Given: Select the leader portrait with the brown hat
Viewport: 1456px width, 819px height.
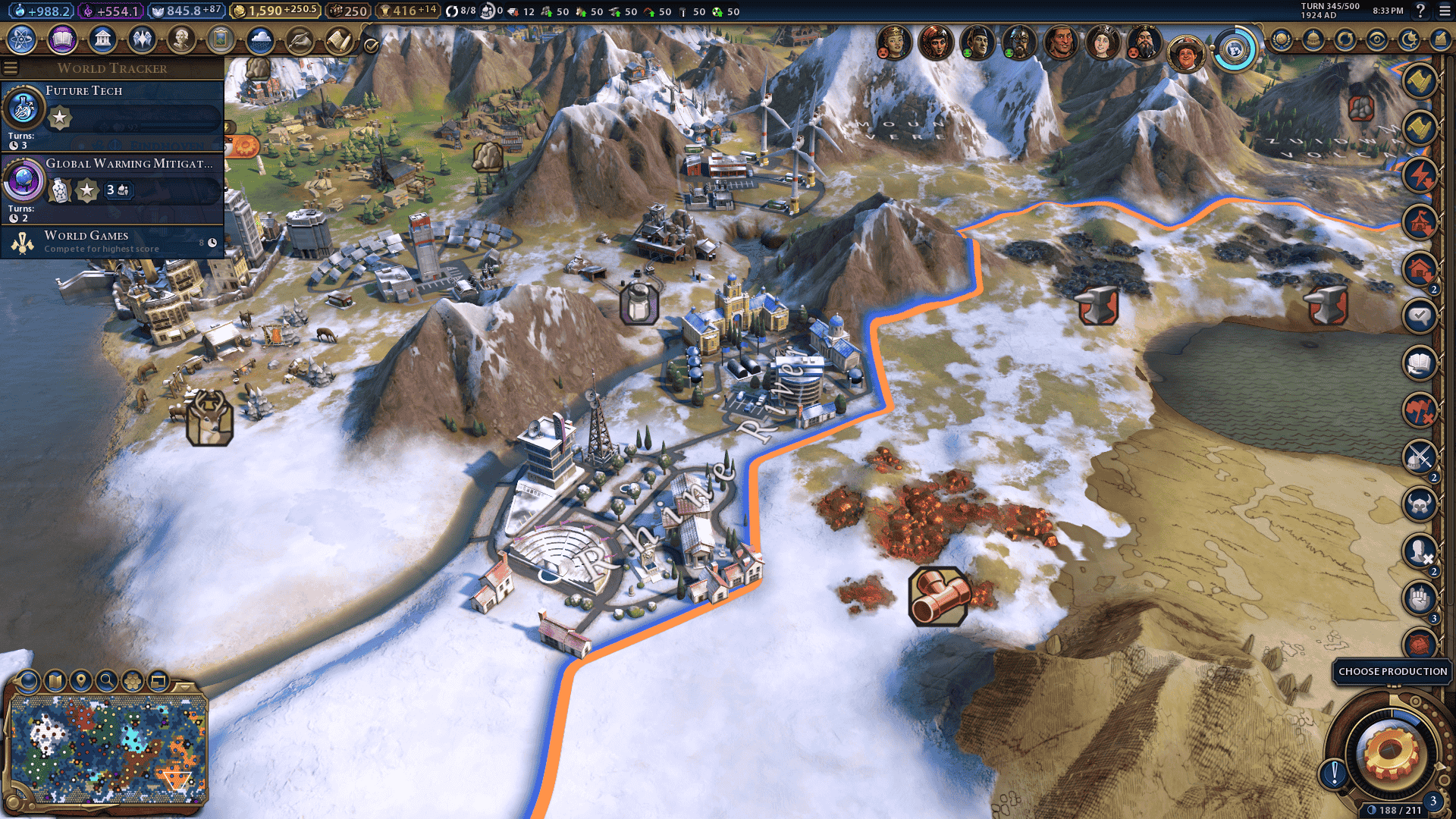Looking at the screenshot, I should 1186,53.
